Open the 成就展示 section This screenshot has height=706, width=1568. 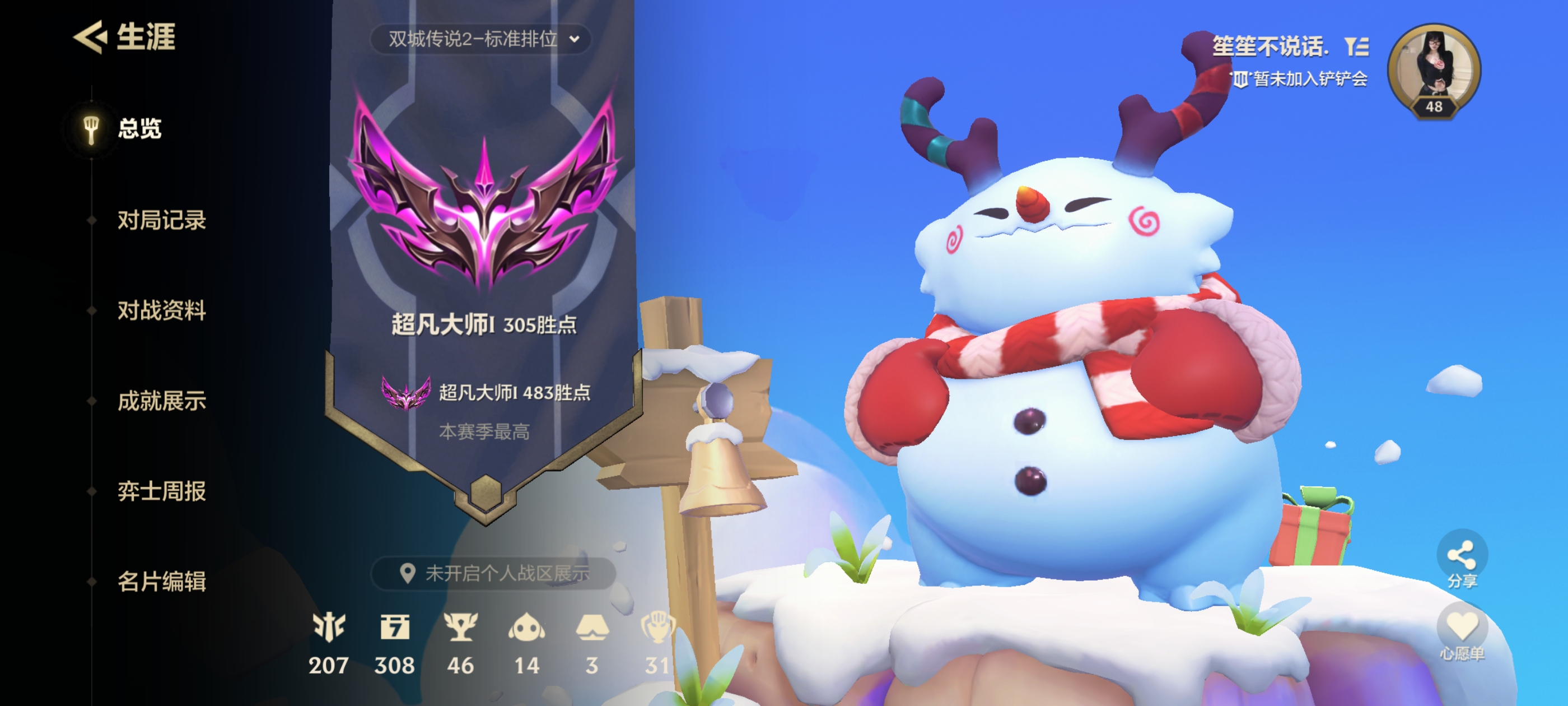pos(160,401)
